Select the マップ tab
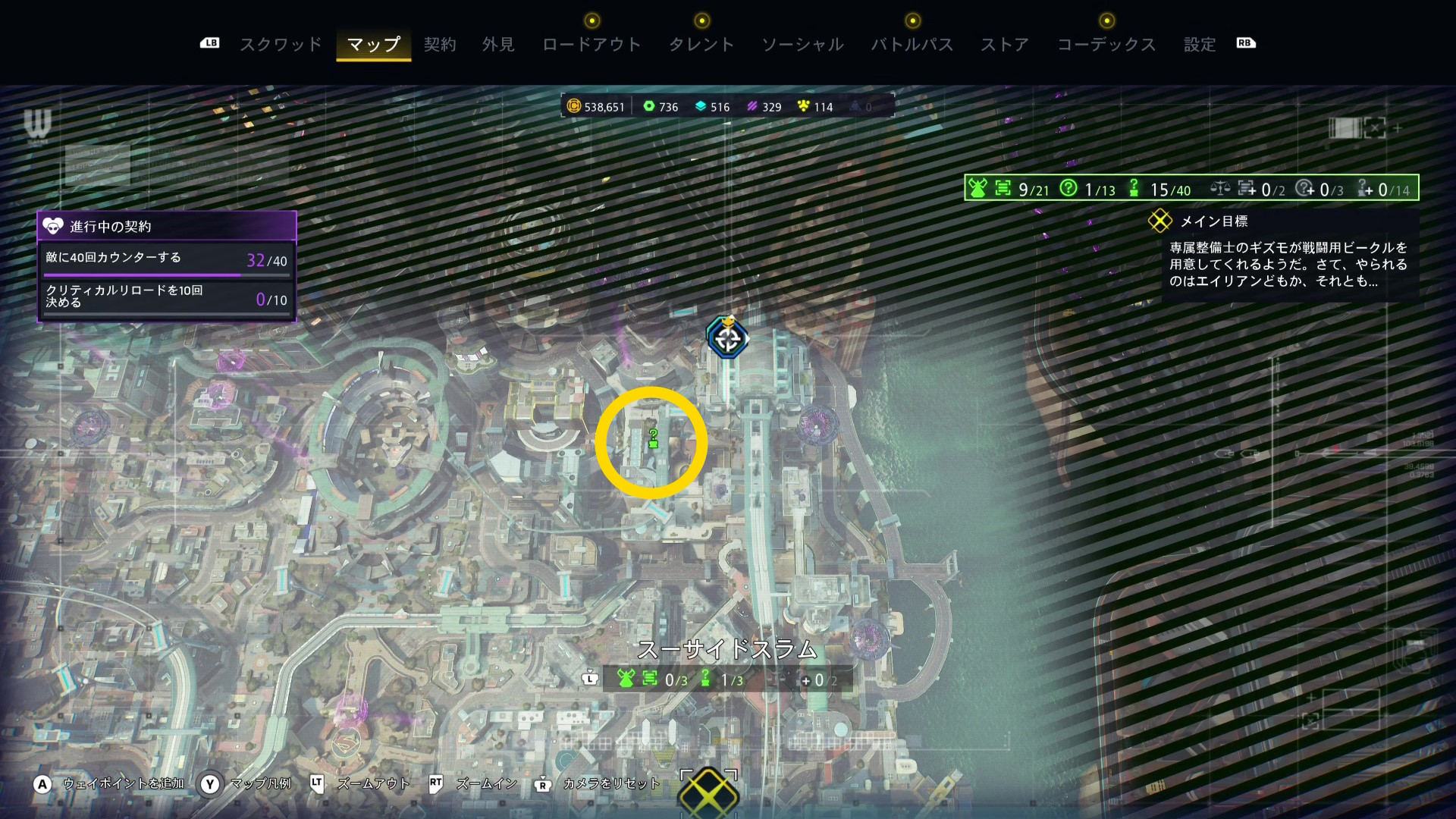Screen dimensions: 1456x819 point(373,45)
